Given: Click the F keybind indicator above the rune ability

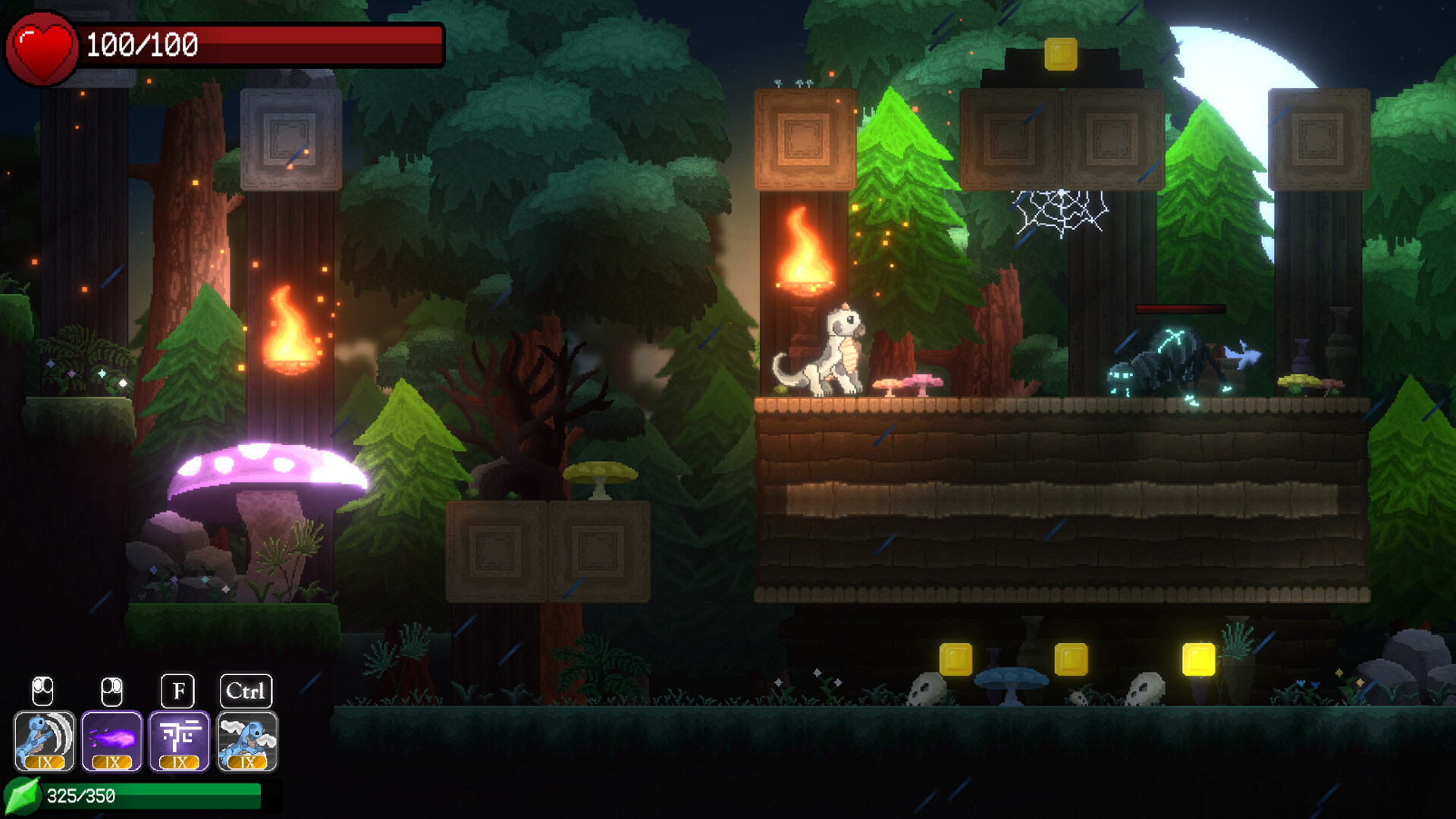Looking at the screenshot, I should coord(178,691).
